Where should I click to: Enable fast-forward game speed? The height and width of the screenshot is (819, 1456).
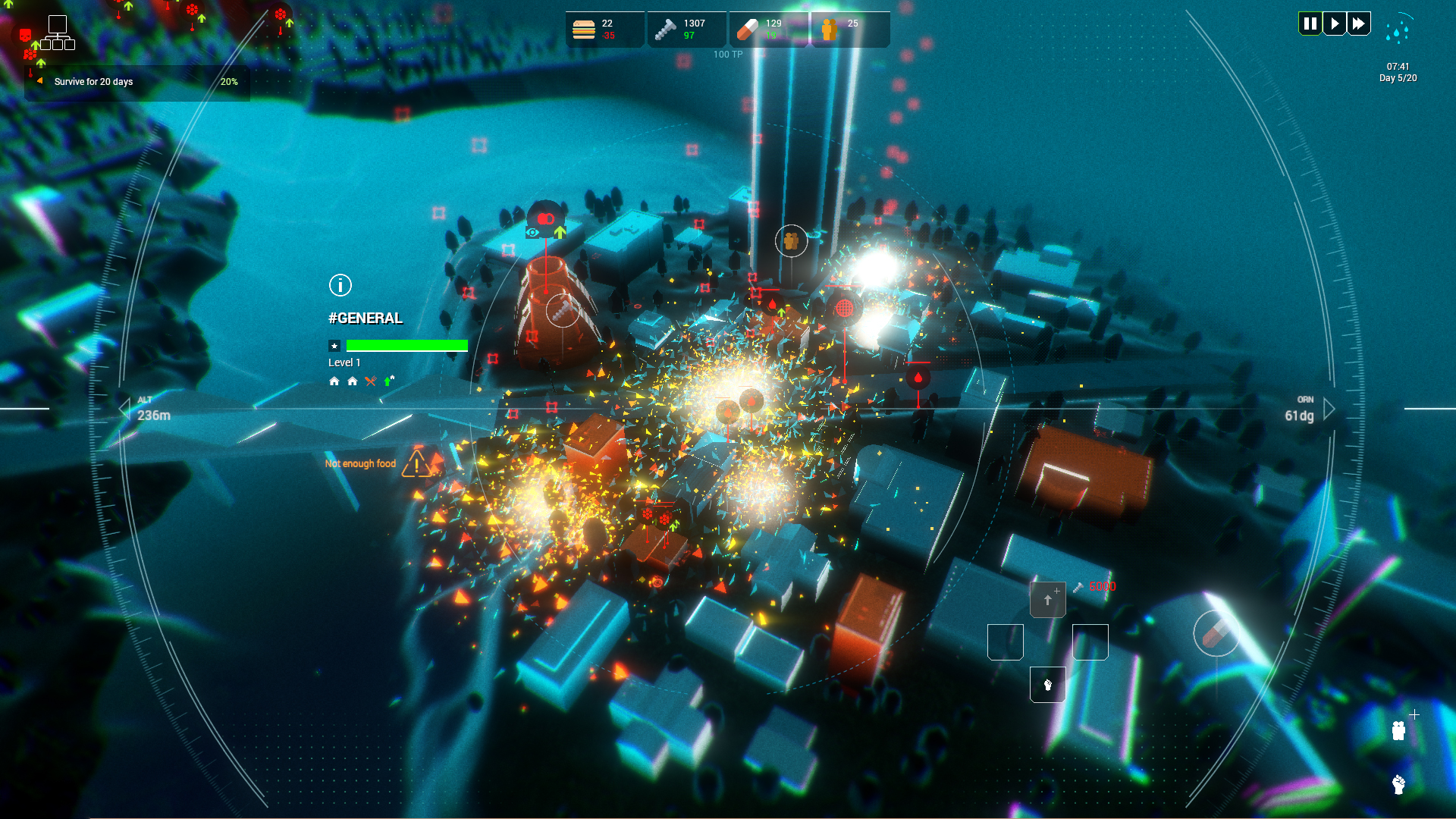pos(1358,23)
